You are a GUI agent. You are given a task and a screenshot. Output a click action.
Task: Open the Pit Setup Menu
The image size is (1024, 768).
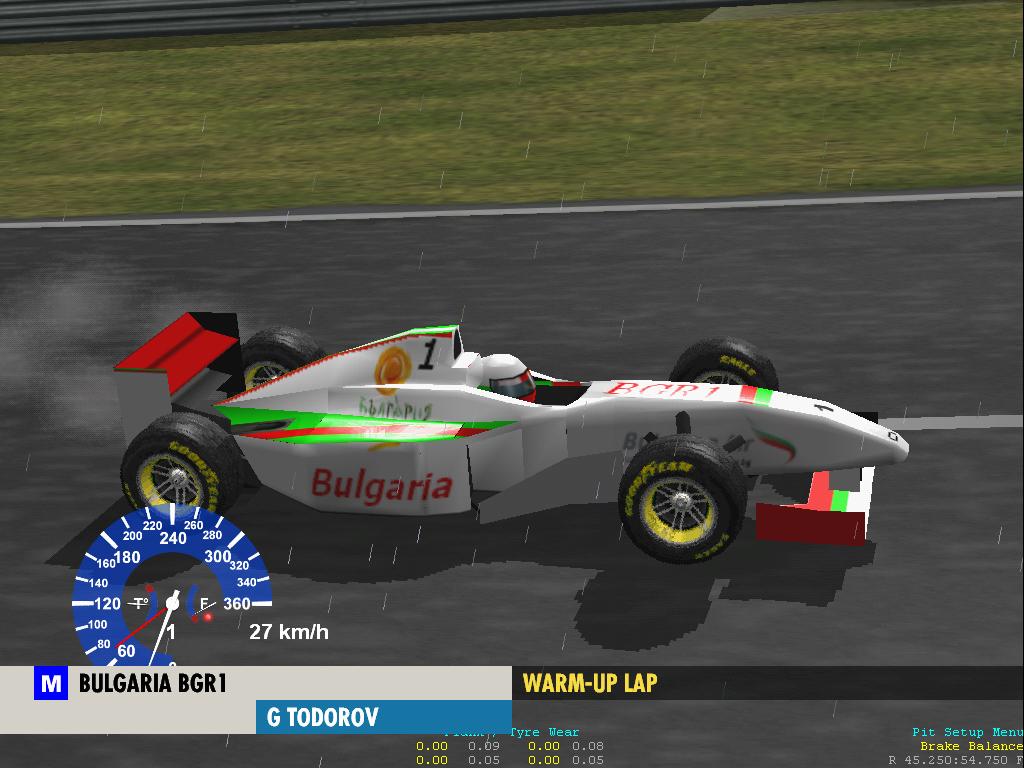(967, 733)
